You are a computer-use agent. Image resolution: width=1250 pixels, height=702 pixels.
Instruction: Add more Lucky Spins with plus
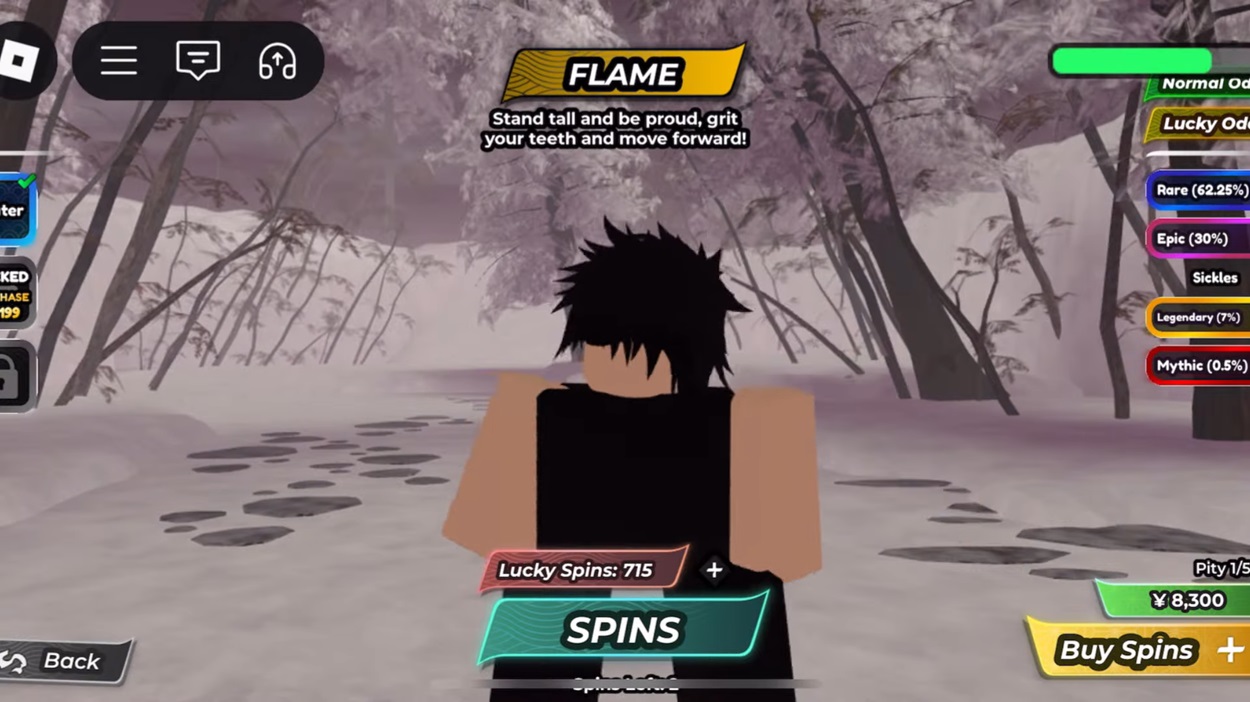(x=714, y=570)
